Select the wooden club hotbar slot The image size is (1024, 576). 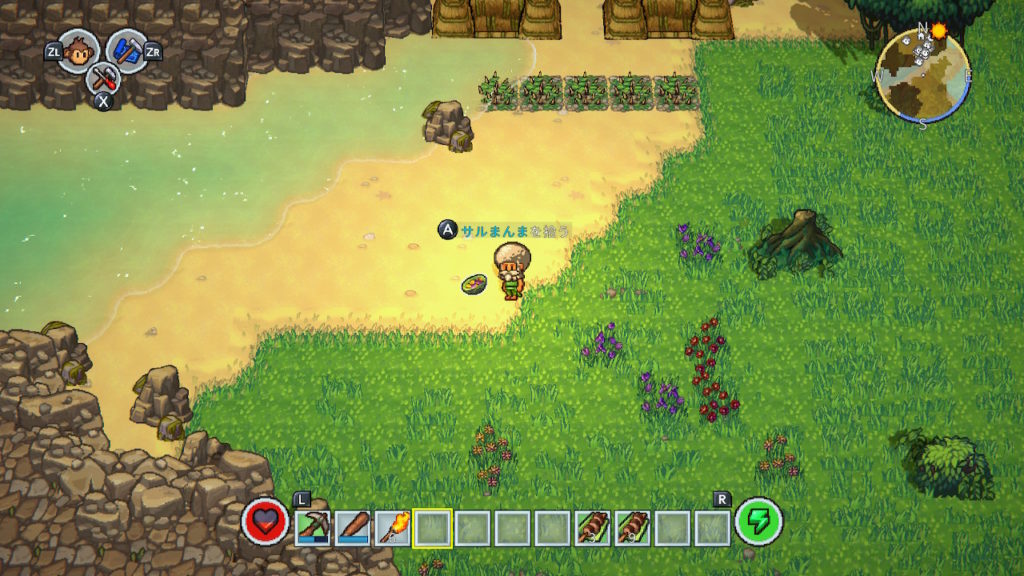point(353,527)
